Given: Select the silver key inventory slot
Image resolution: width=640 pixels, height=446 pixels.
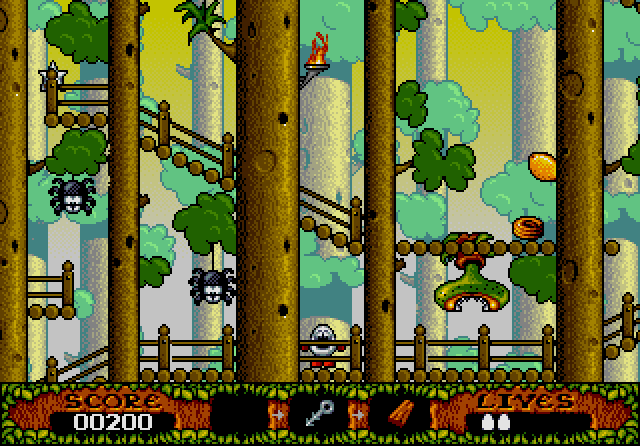Looking at the screenshot, I should [x=318, y=414].
